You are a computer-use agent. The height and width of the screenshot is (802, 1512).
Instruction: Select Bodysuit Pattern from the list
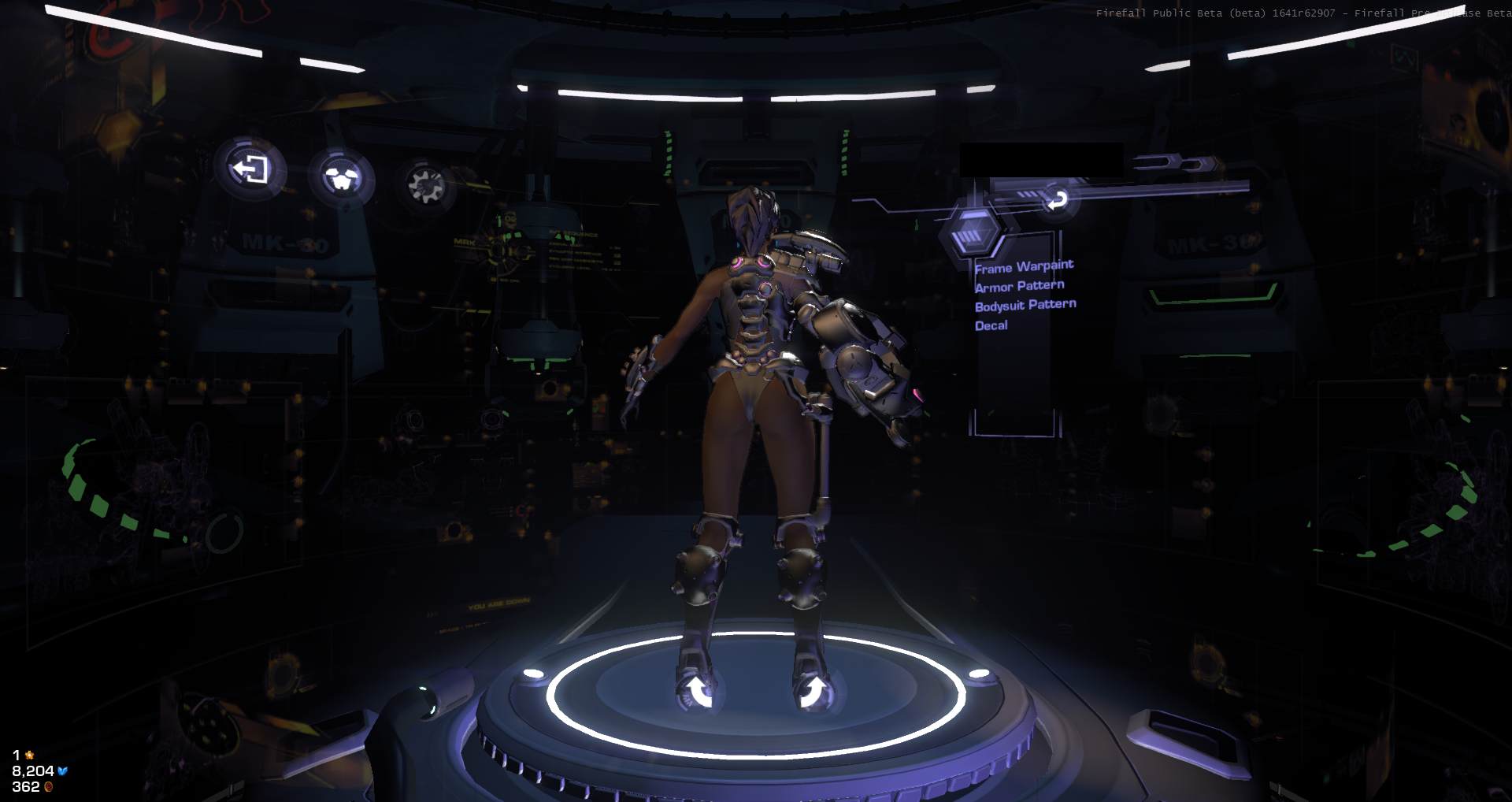pyautogui.click(x=1025, y=305)
